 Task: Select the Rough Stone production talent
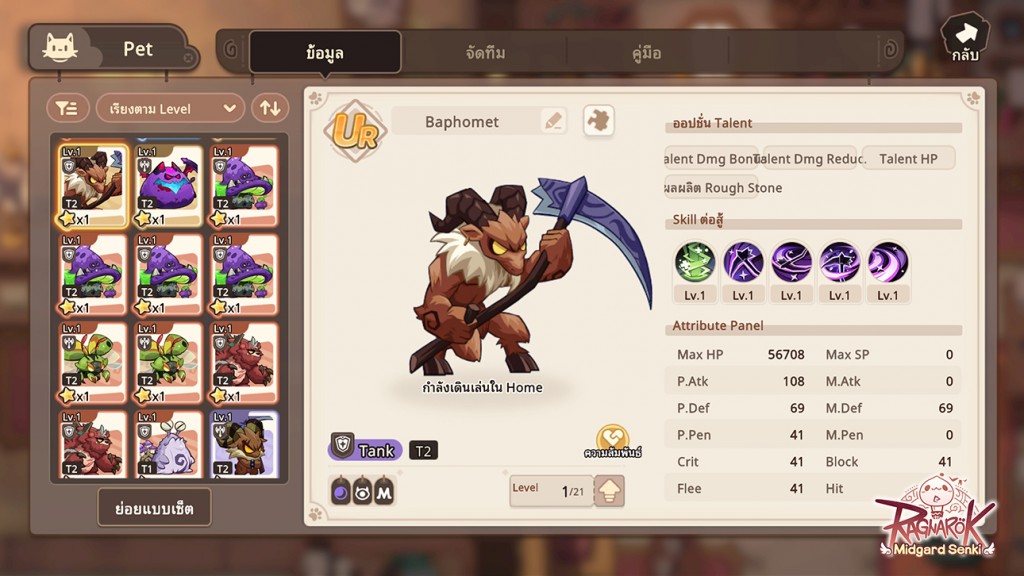(x=724, y=188)
